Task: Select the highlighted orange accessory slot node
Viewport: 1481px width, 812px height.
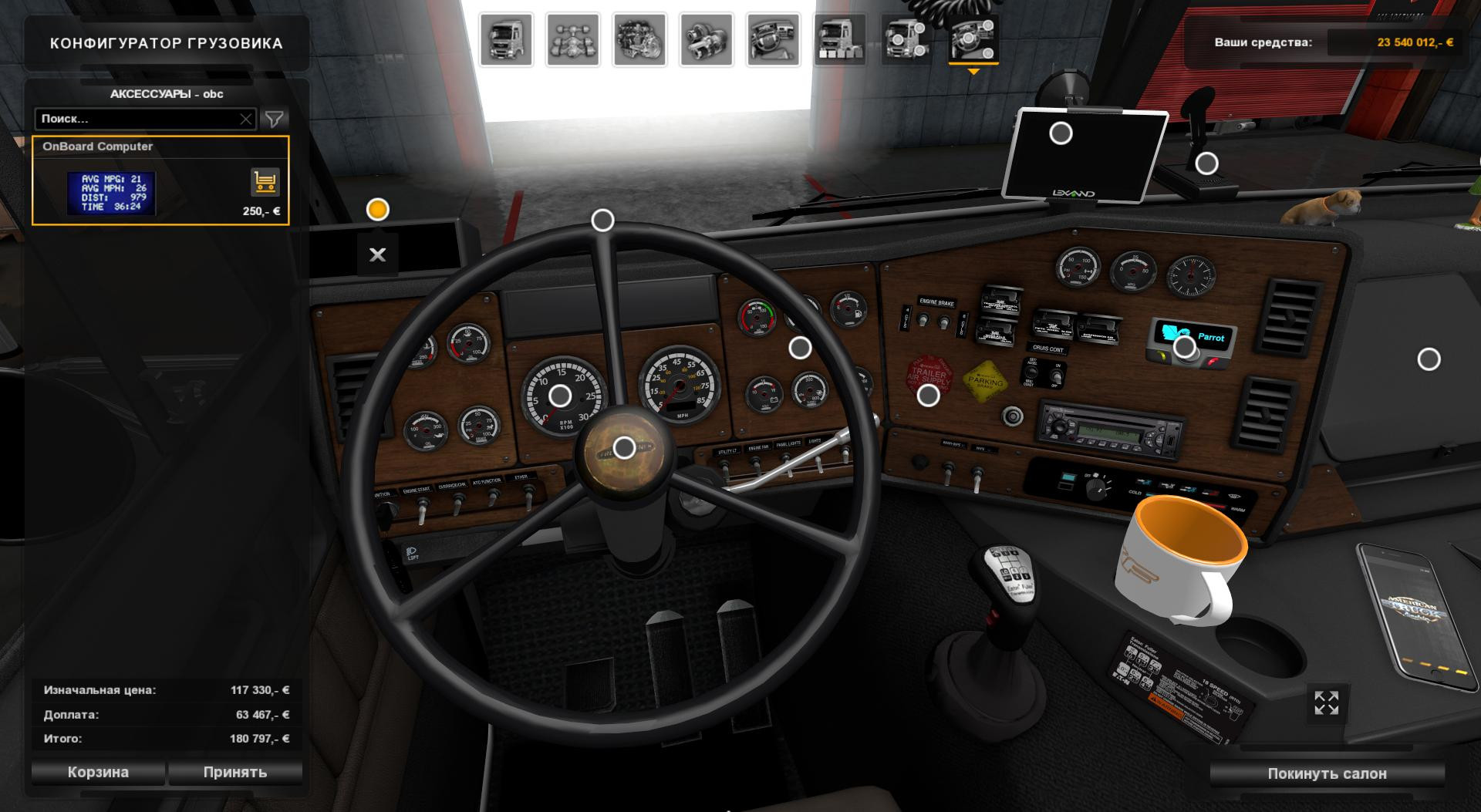Action: 377,210
